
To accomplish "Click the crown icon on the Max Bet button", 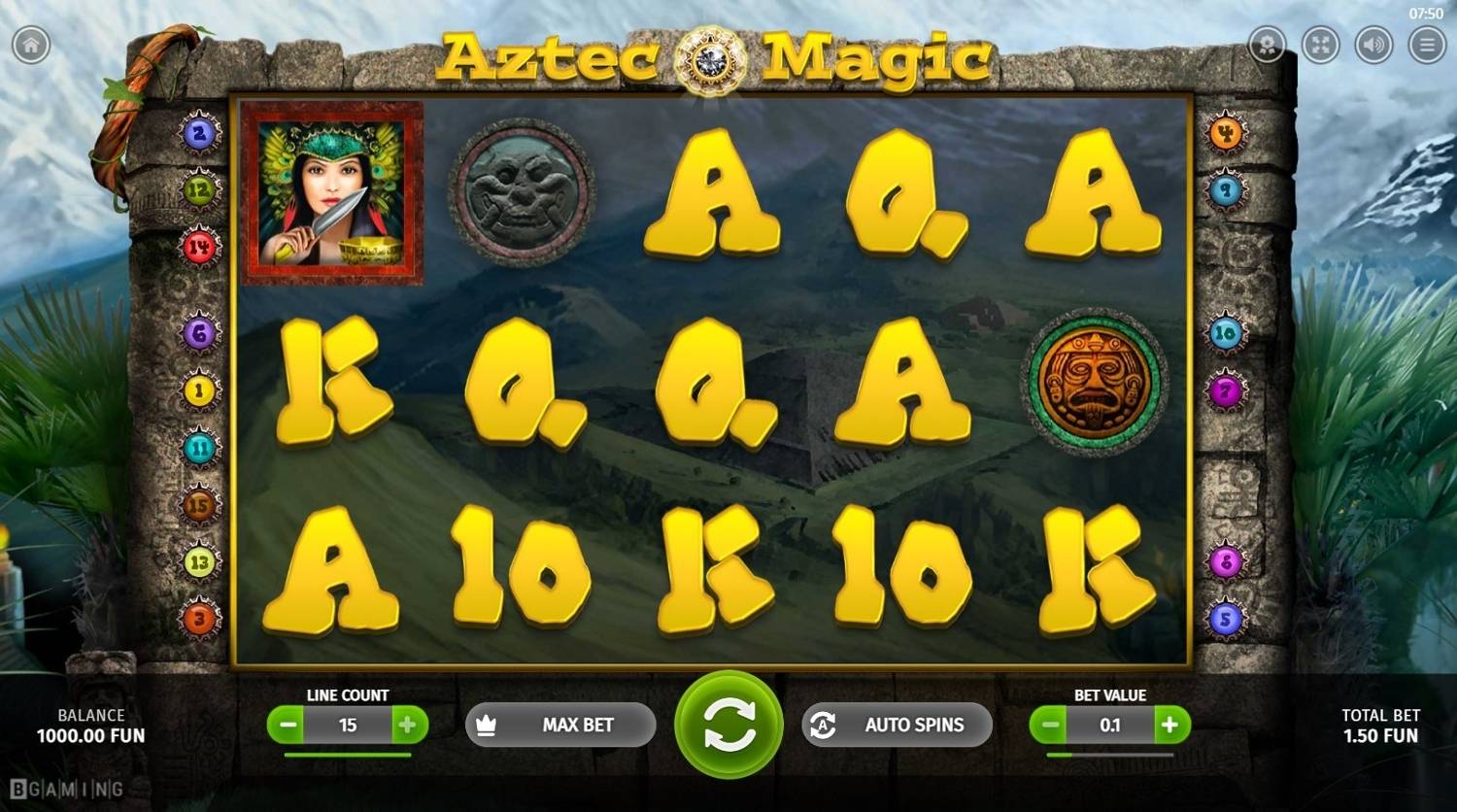I will 489,725.
